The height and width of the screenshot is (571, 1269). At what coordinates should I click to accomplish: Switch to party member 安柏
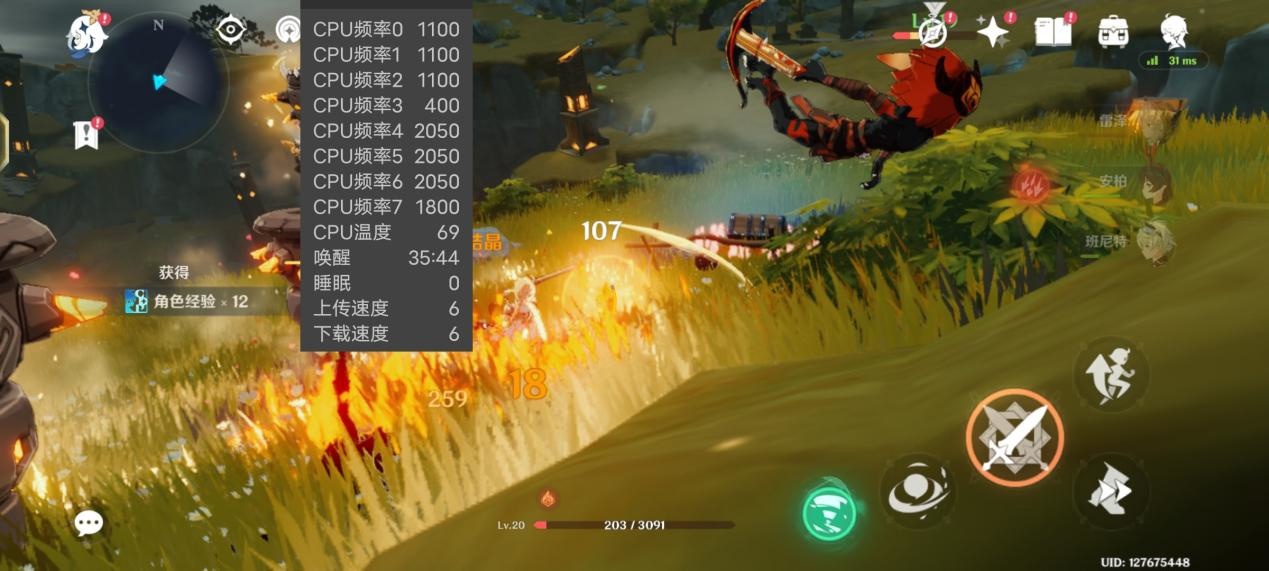pyautogui.click(x=1155, y=184)
